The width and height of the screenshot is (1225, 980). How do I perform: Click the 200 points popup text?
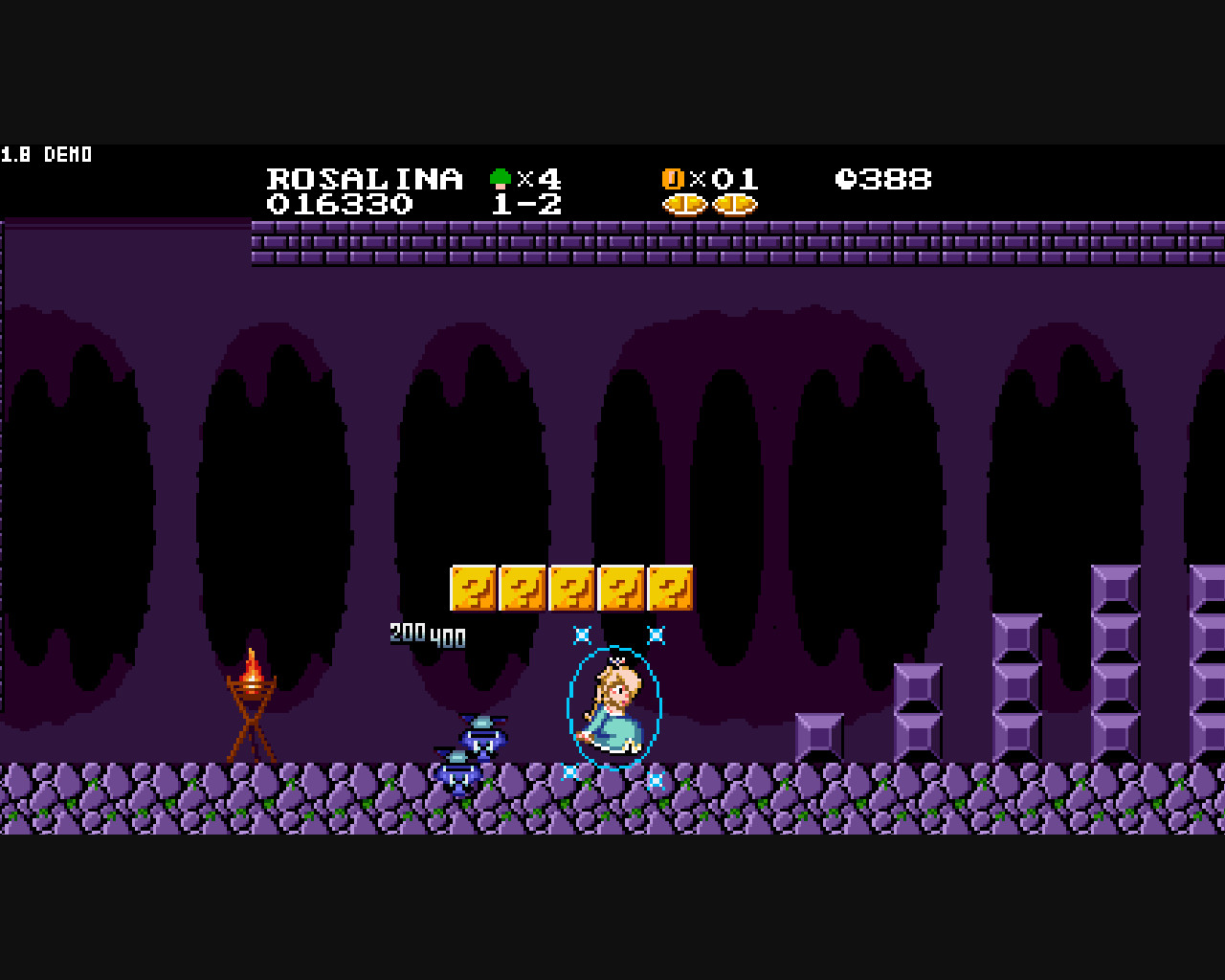(410, 630)
